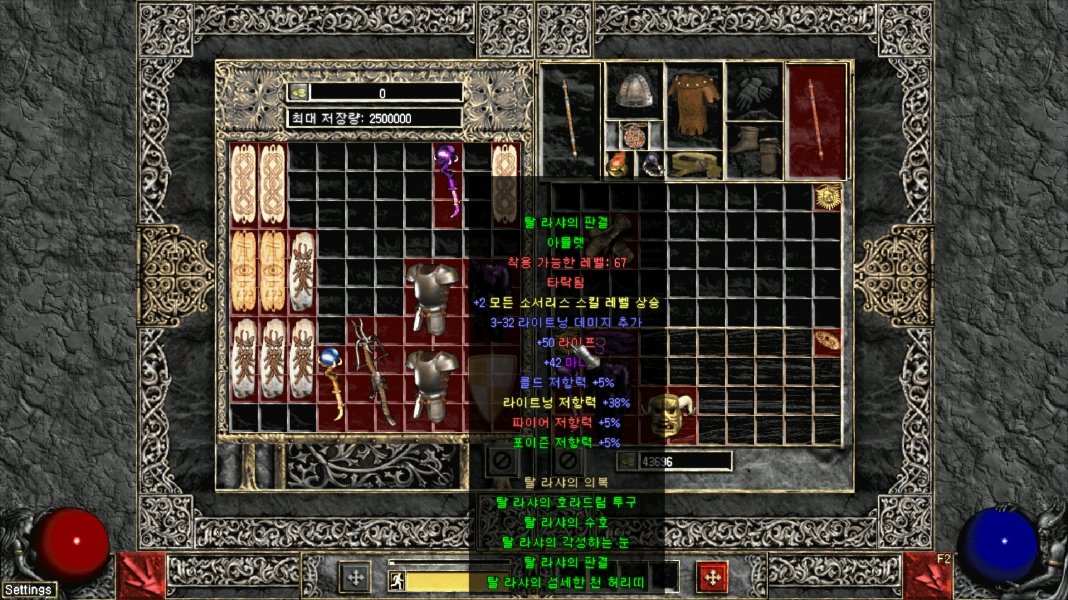Open the right-click skill icon marked F2

click(927, 575)
